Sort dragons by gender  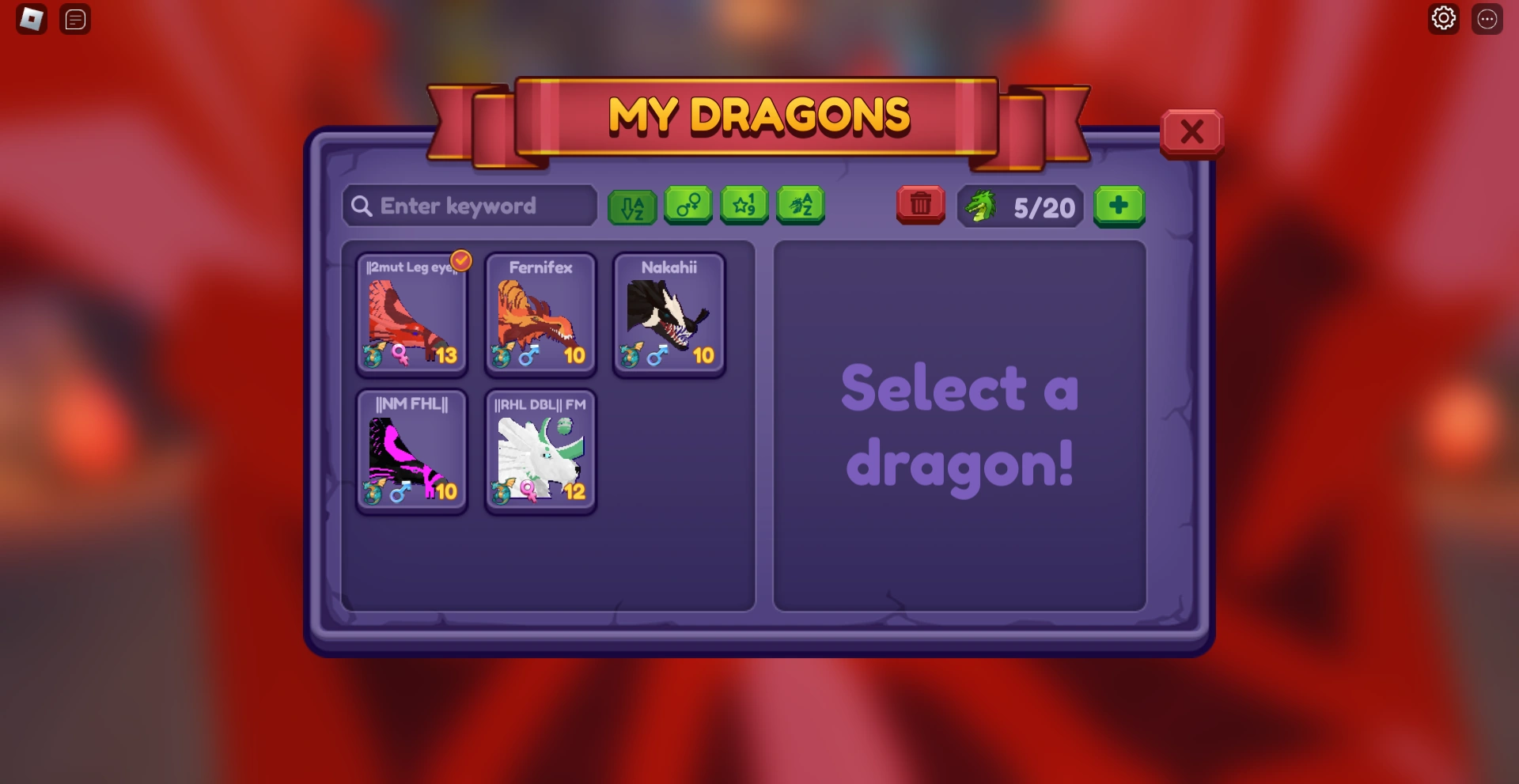pos(688,206)
